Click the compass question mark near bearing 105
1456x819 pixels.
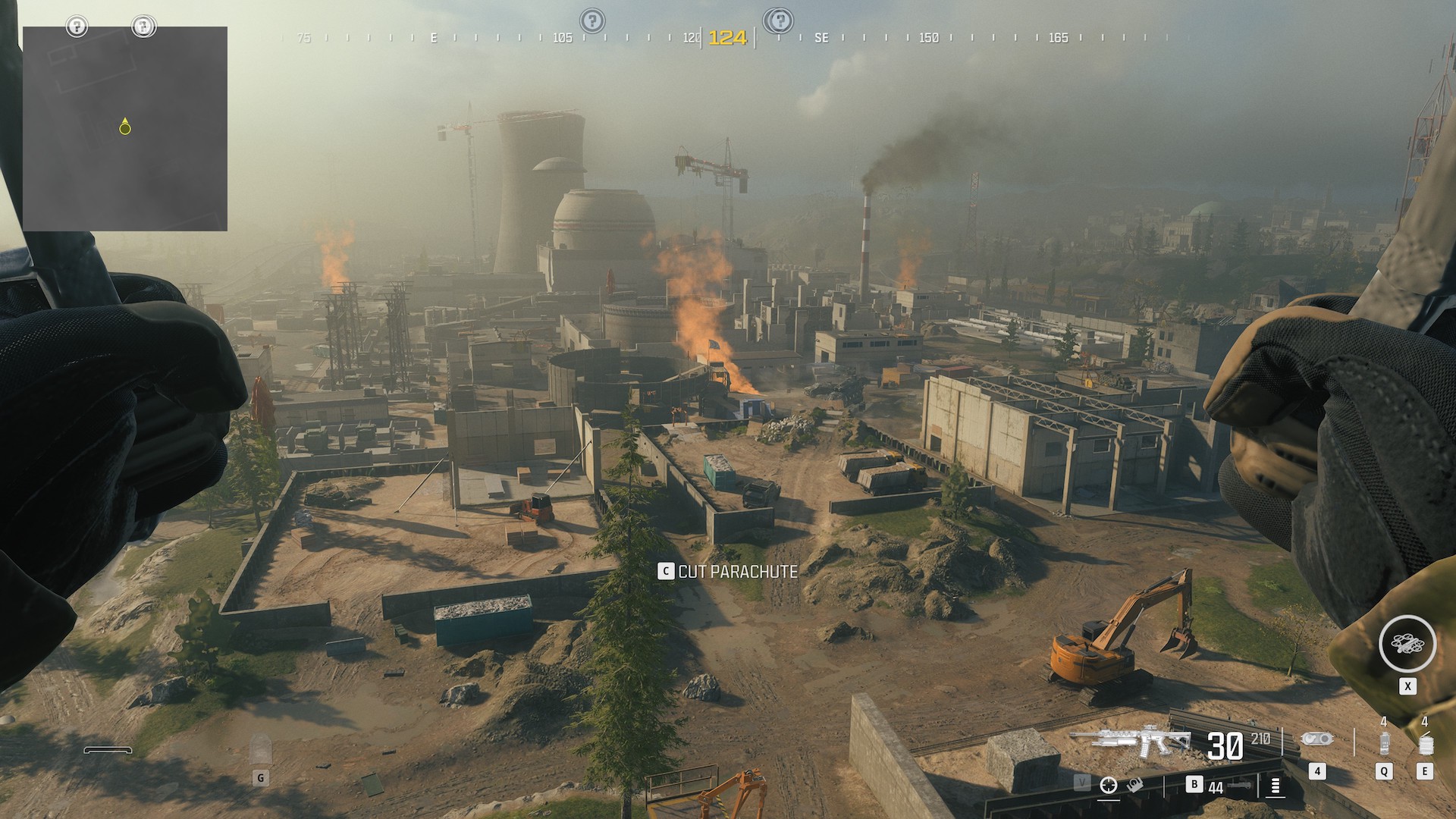click(x=592, y=20)
